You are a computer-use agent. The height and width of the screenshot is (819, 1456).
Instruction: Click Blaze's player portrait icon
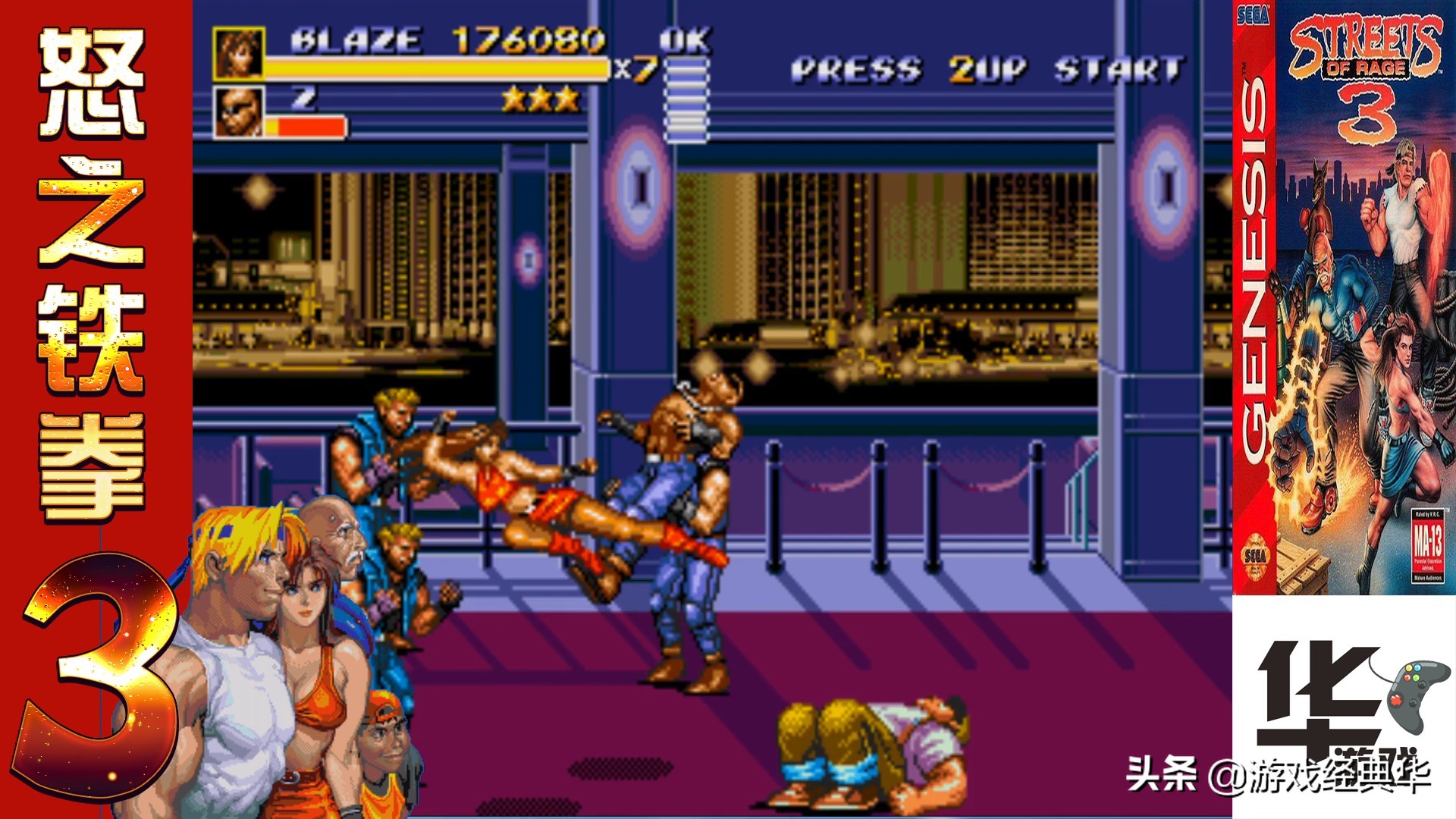point(239,53)
